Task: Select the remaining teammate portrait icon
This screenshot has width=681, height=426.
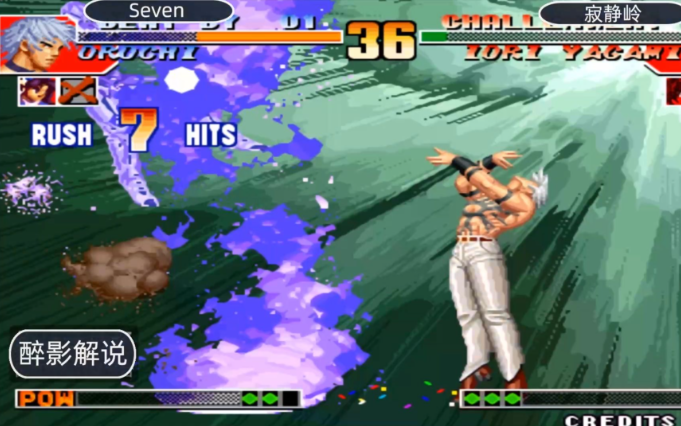Action: (x=37, y=92)
